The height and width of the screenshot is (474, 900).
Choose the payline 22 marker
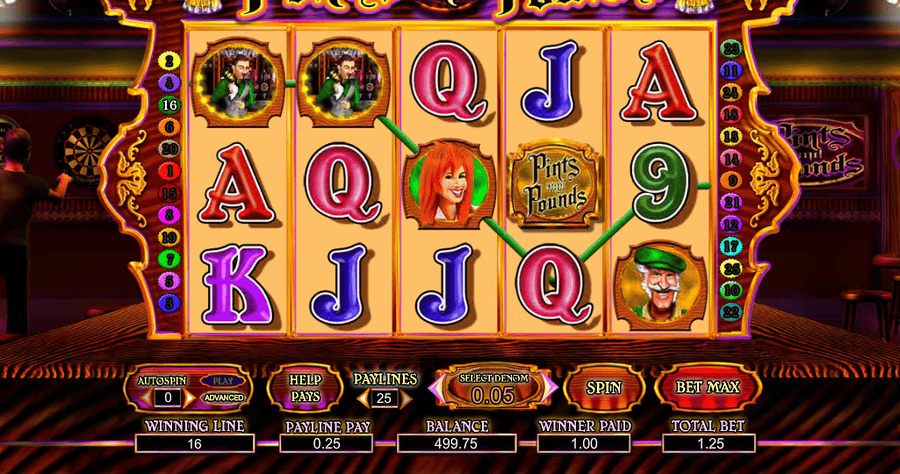[x=731, y=311]
